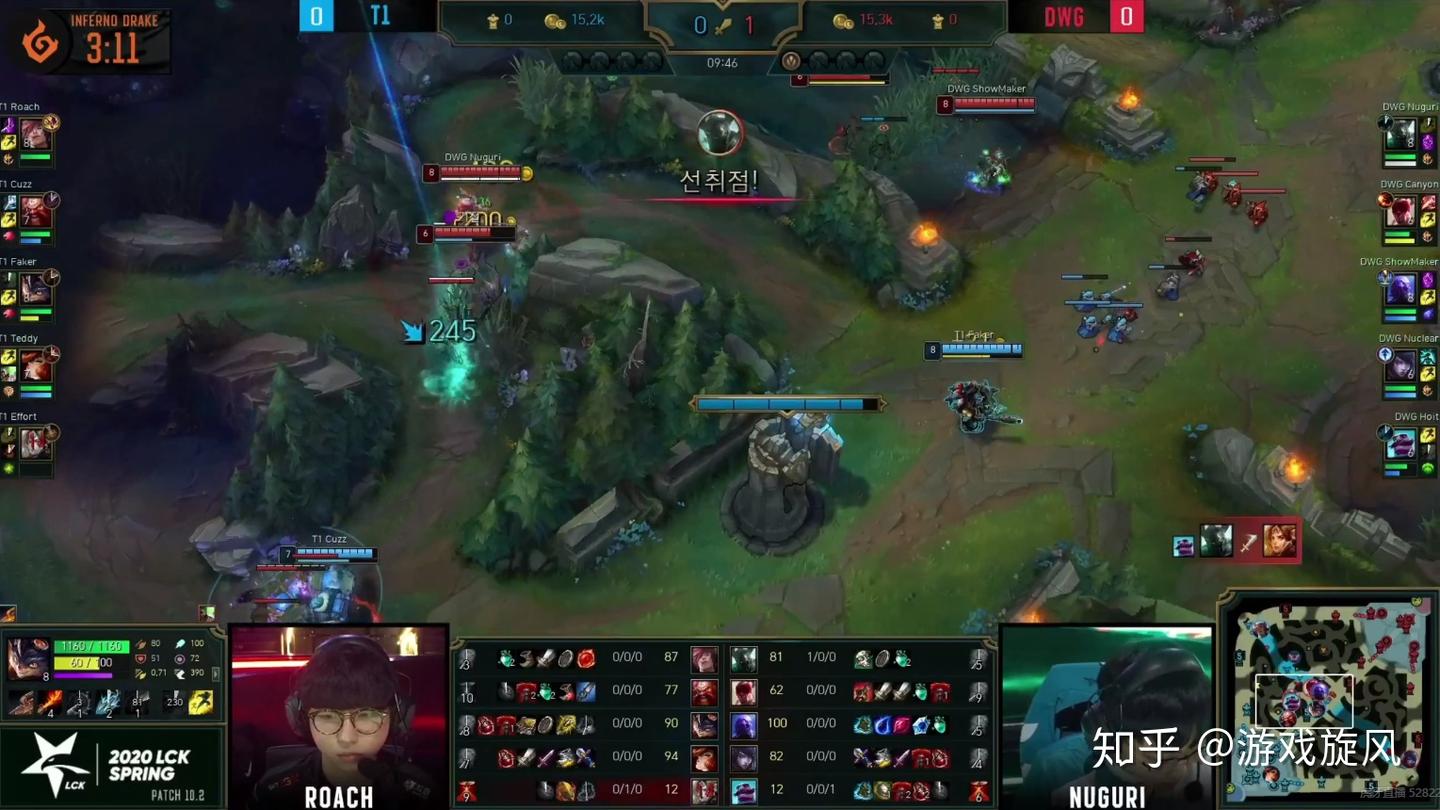
Task: Select DWG Nuguri's sidebar champion portrait
Action: pyautogui.click(x=1400, y=133)
